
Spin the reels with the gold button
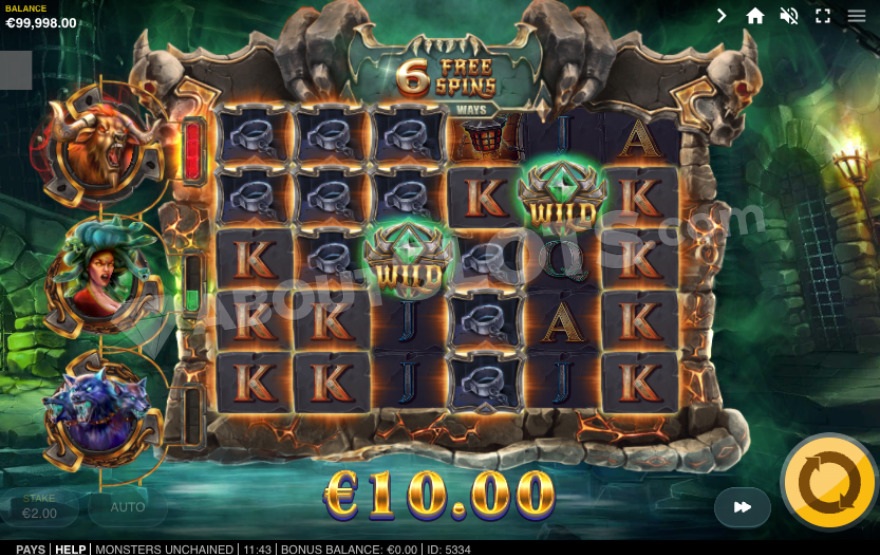pyautogui.click(x=829, y=483)
